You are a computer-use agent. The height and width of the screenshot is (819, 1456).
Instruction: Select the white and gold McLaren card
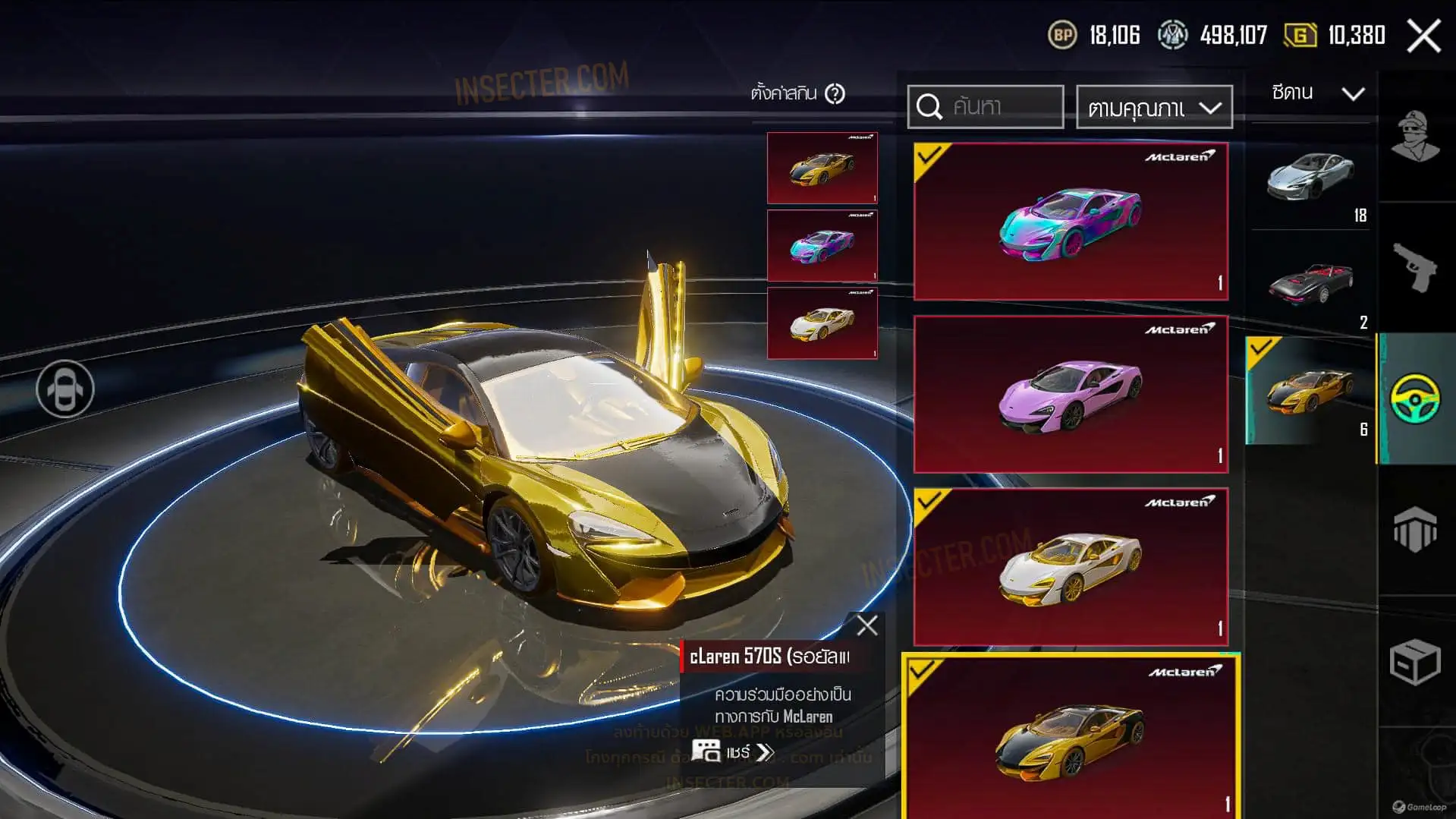click(x=1071, y=566)
